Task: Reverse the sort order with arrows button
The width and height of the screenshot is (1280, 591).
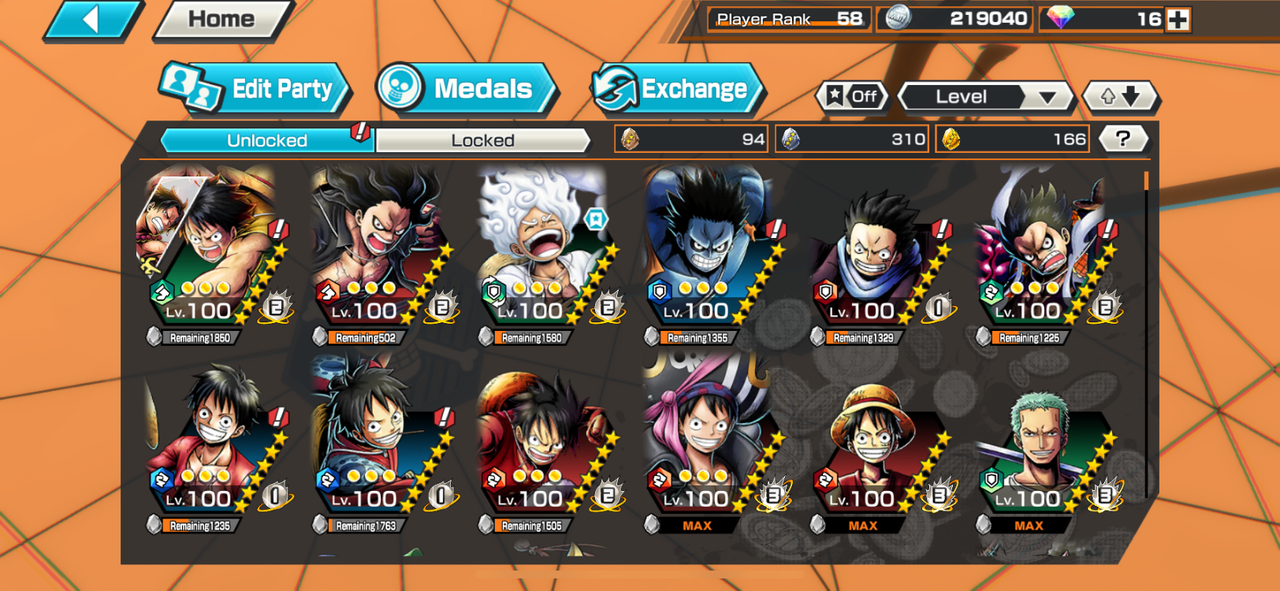Action: (x=1120, y=97)
